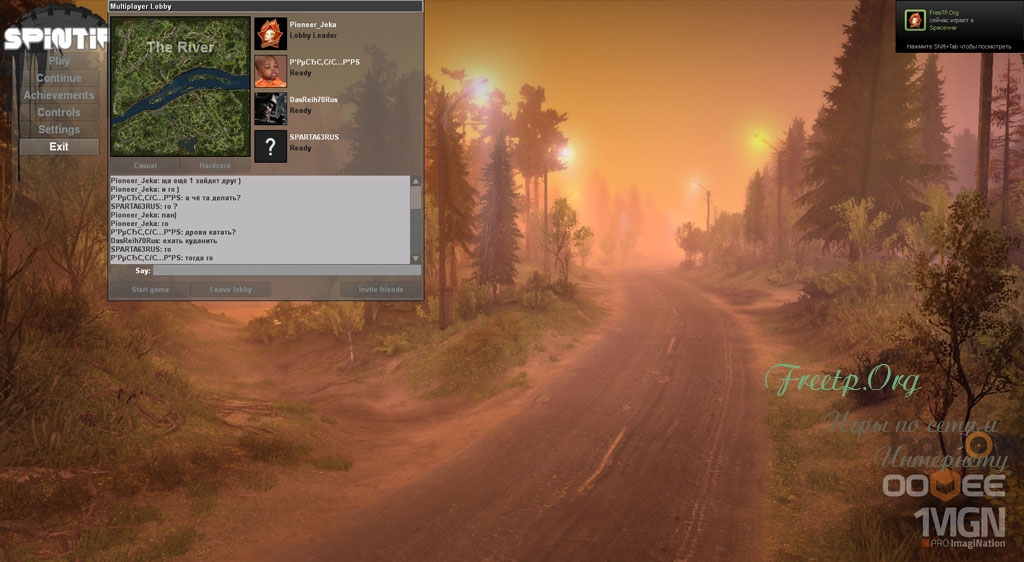
Task: Click the player avatar showing a child's face
Action: click(270, 70)
